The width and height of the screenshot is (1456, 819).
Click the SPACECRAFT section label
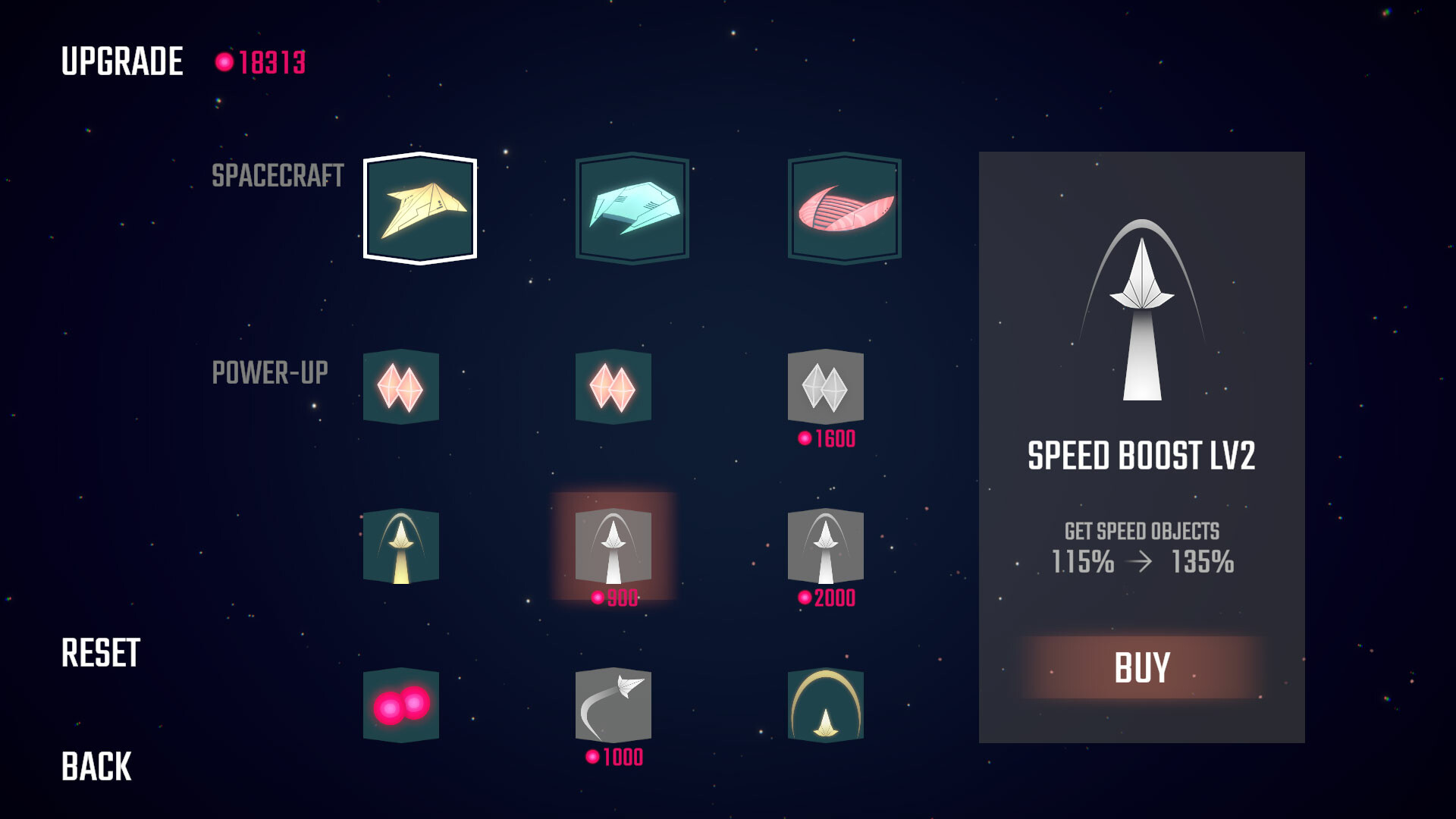pos(279,175)
